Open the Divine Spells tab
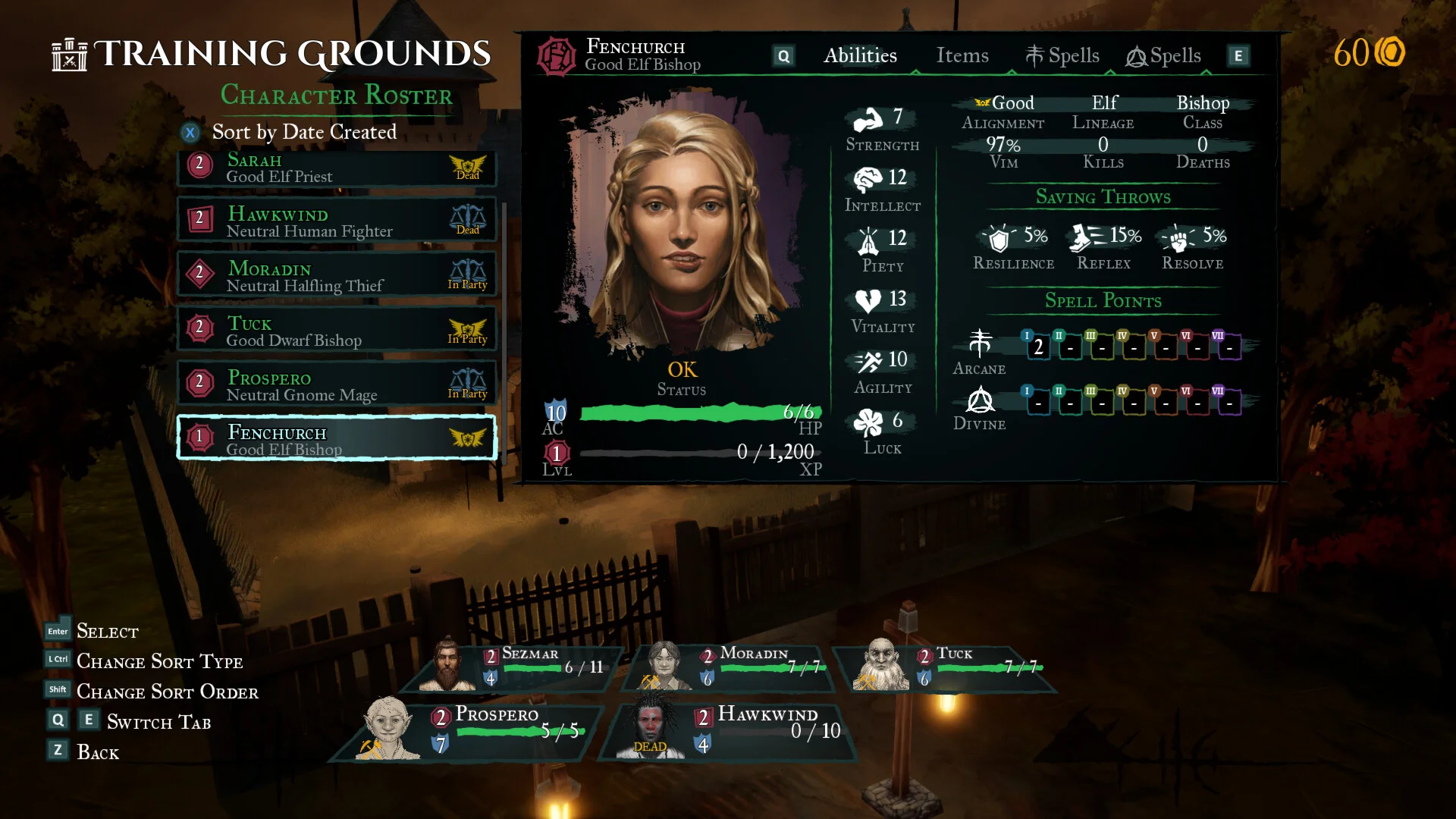The image size is (1456, 819). tap(1163, 55)
